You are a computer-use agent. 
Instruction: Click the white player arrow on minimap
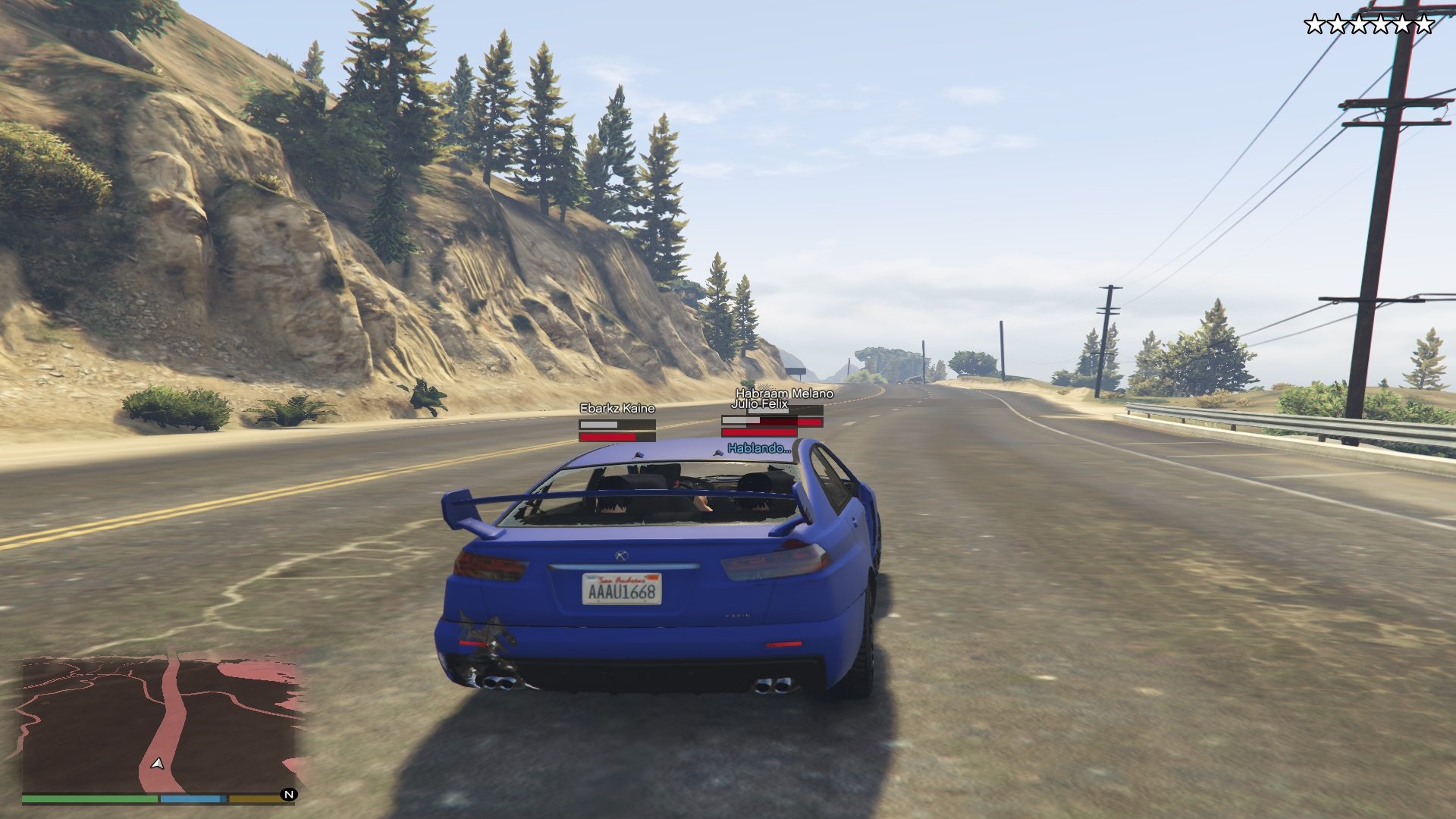tap(158, 764)
